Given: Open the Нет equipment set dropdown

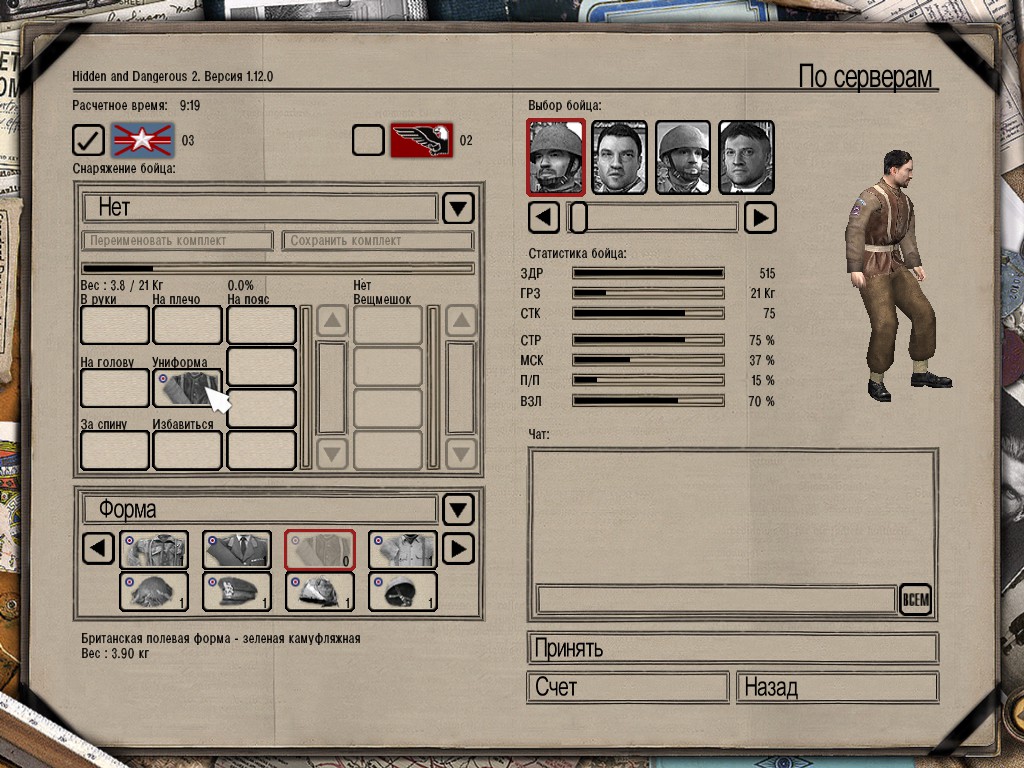Looking at the screenshot, I should (x=458, y=208).
